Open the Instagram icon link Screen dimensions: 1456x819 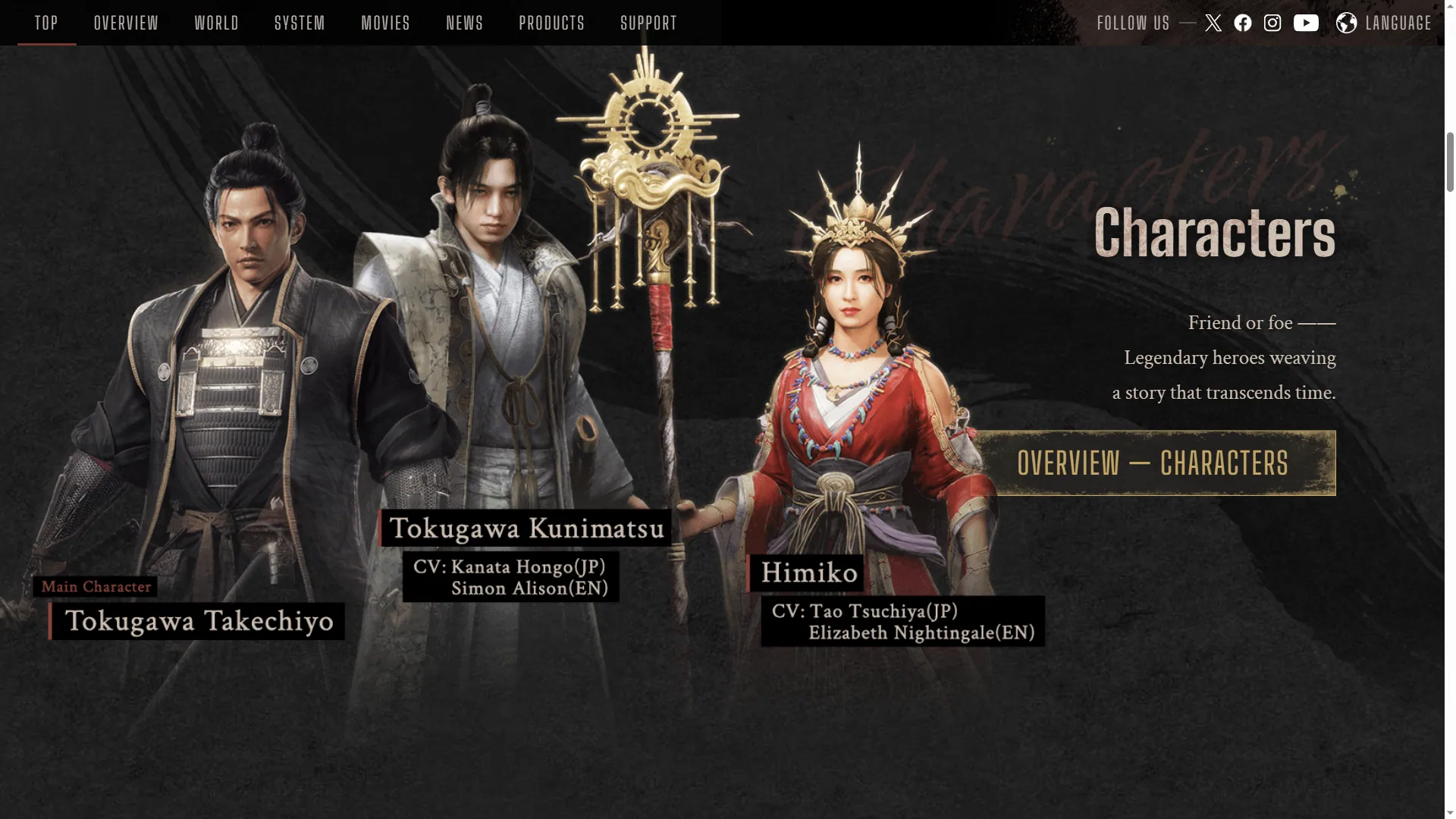(x=1272, y=23)
